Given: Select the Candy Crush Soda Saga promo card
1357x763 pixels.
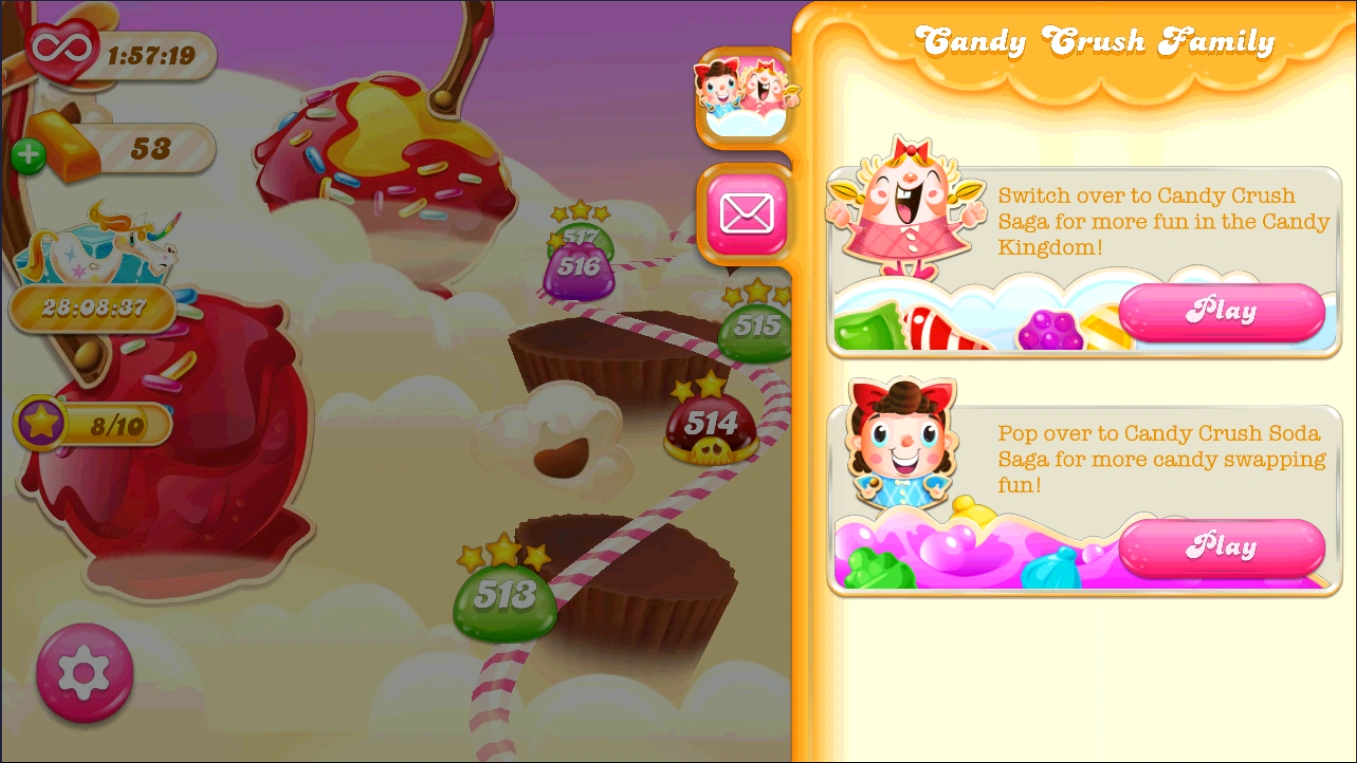Looking at the screenshot, I should (x=1085, y=495).
